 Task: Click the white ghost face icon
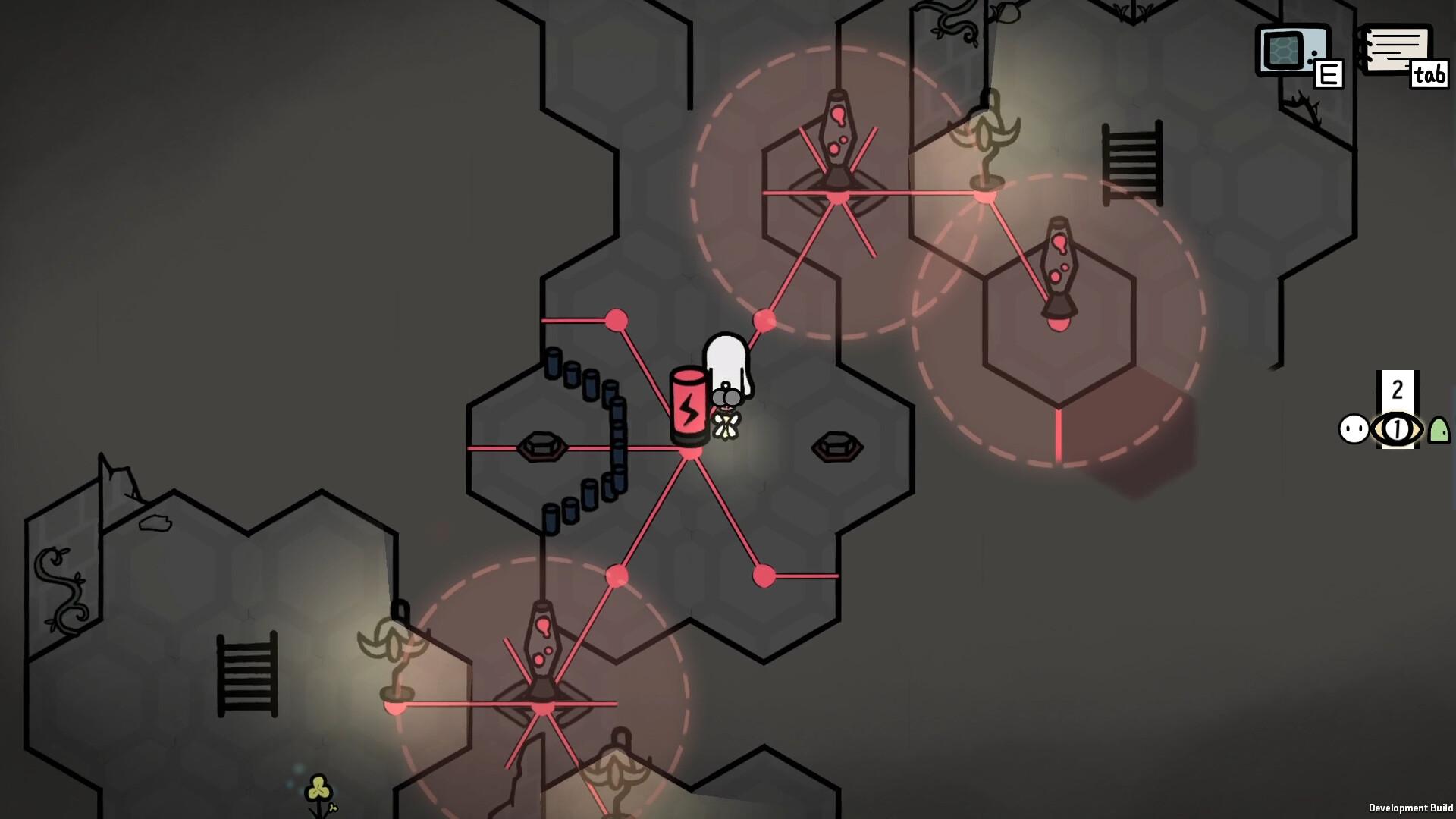(x=1354, y=429)
